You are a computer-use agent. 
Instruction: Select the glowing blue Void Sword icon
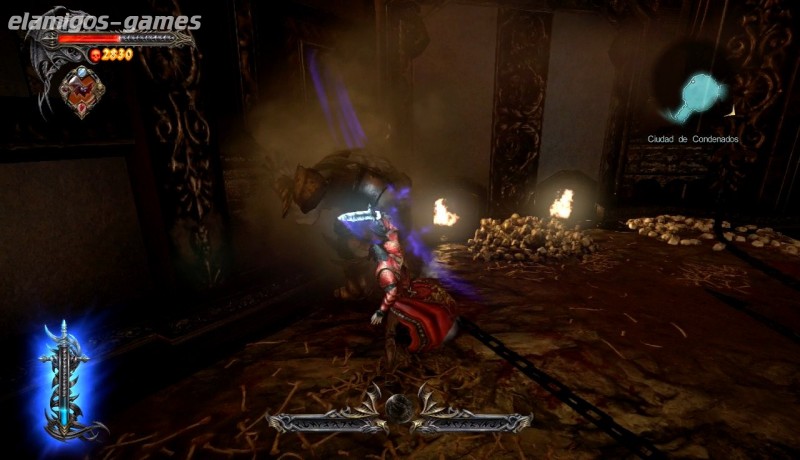(64, 382)
